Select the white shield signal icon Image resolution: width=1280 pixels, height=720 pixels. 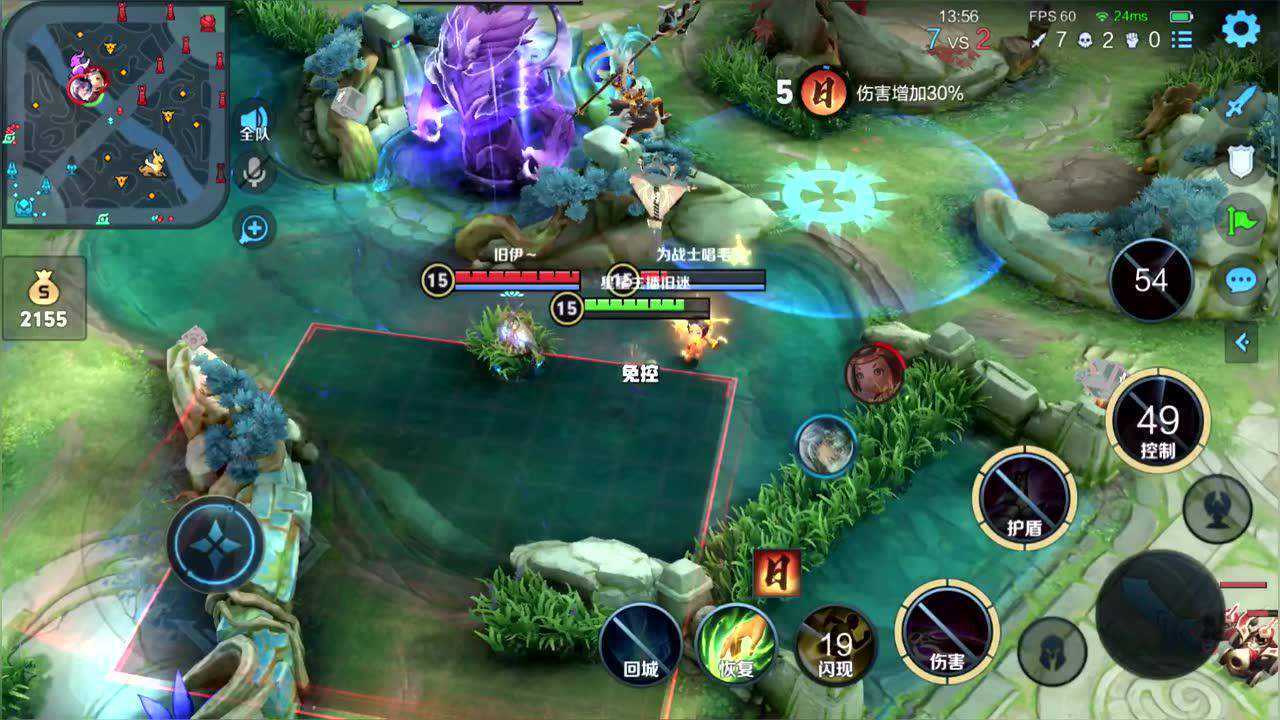(1241, 160)
